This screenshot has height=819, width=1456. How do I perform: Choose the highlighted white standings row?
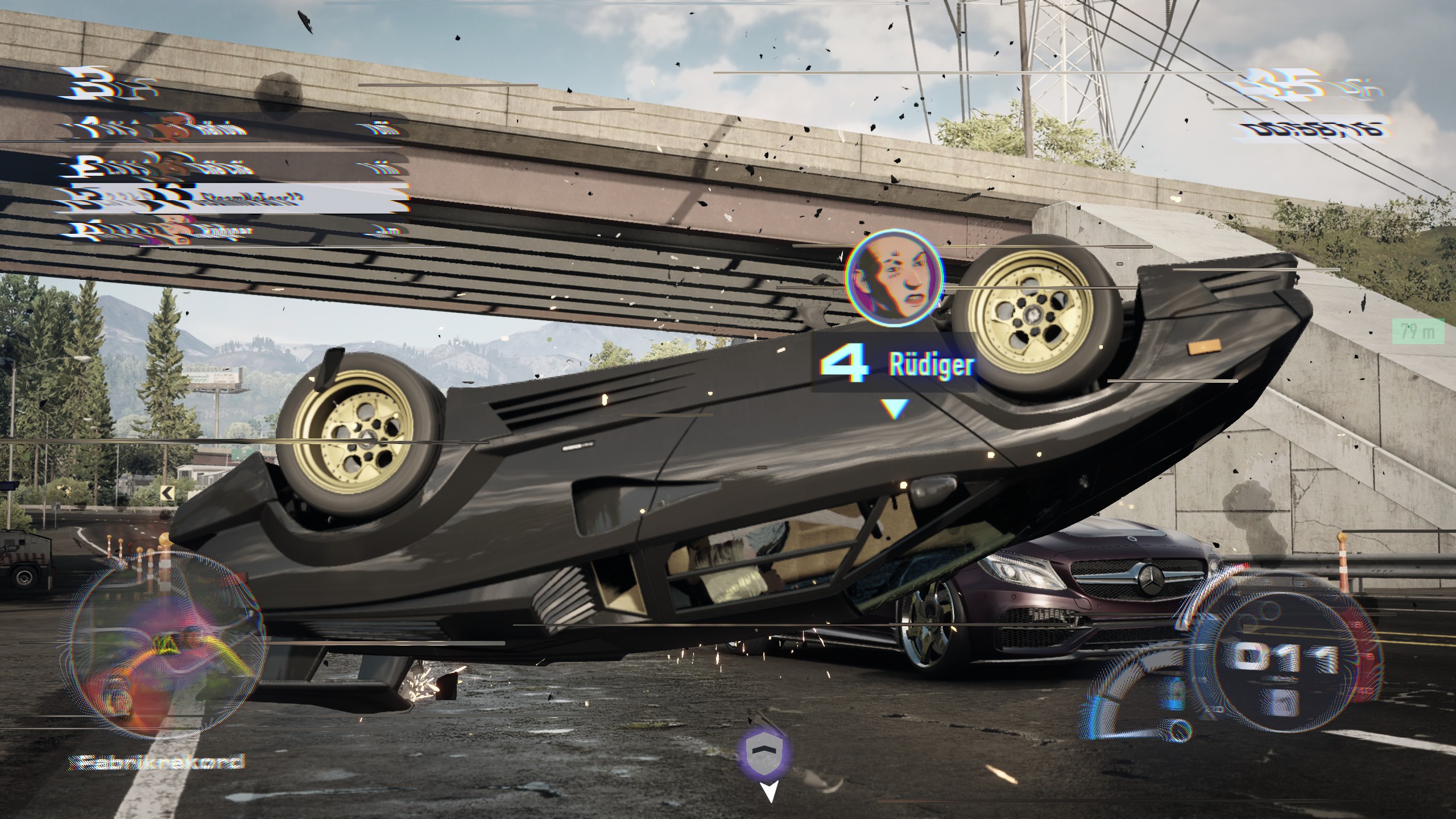click(233, 199)
